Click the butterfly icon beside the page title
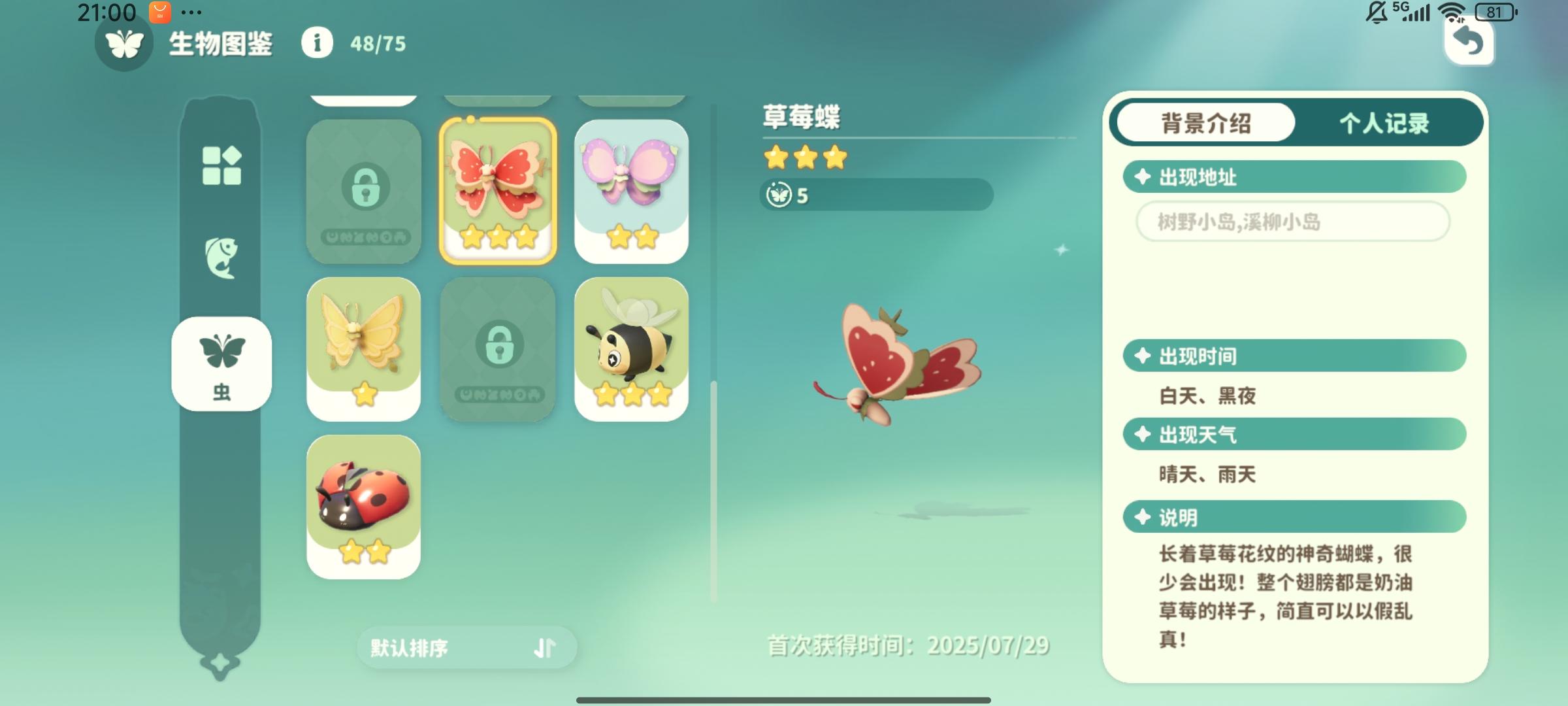Viewport: 1568px width, 706px height. (124, 45)
